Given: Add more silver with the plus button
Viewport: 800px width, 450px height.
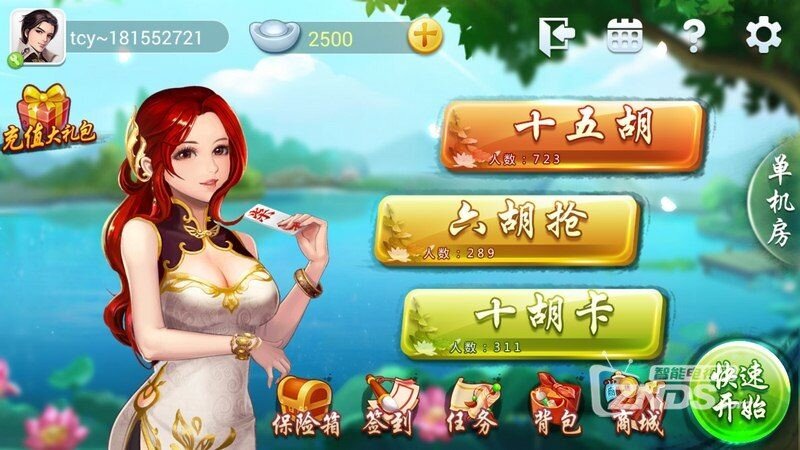Looking at the screenshot, I should (x=425, y=38).
